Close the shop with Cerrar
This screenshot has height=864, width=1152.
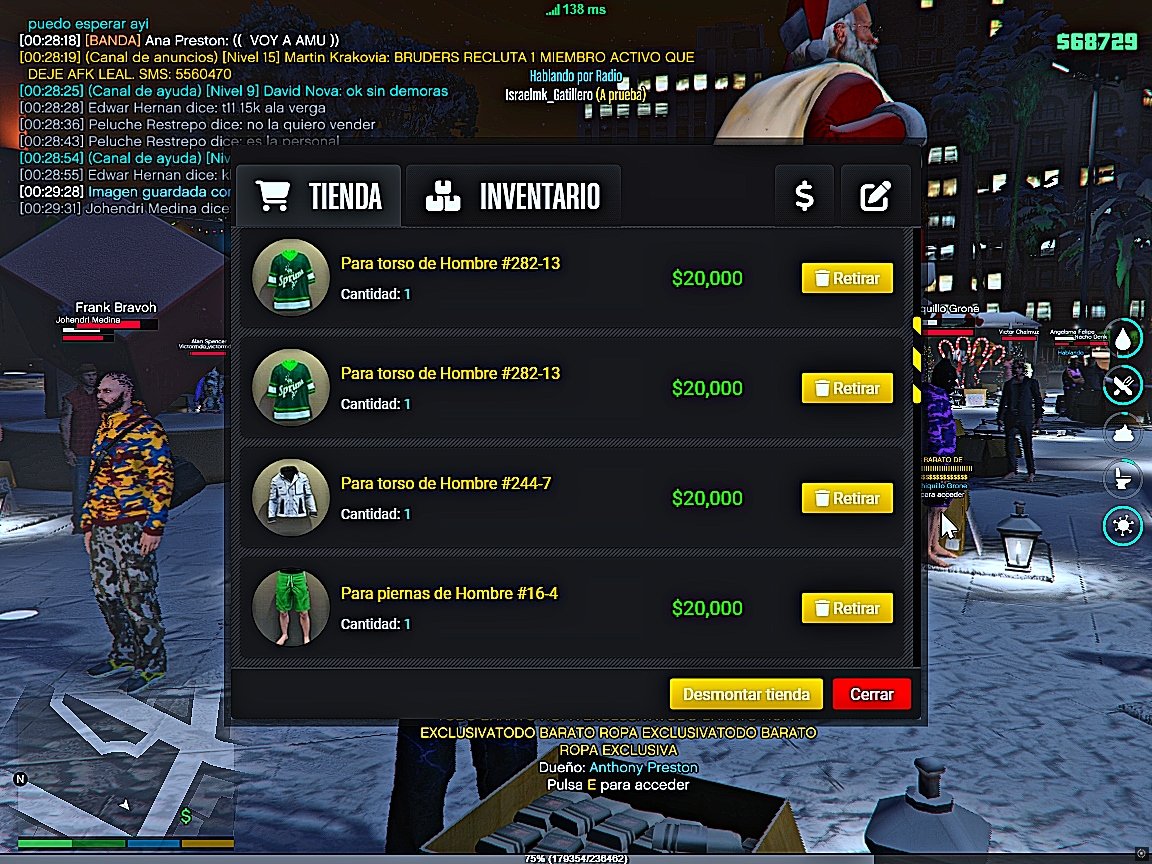871,694
